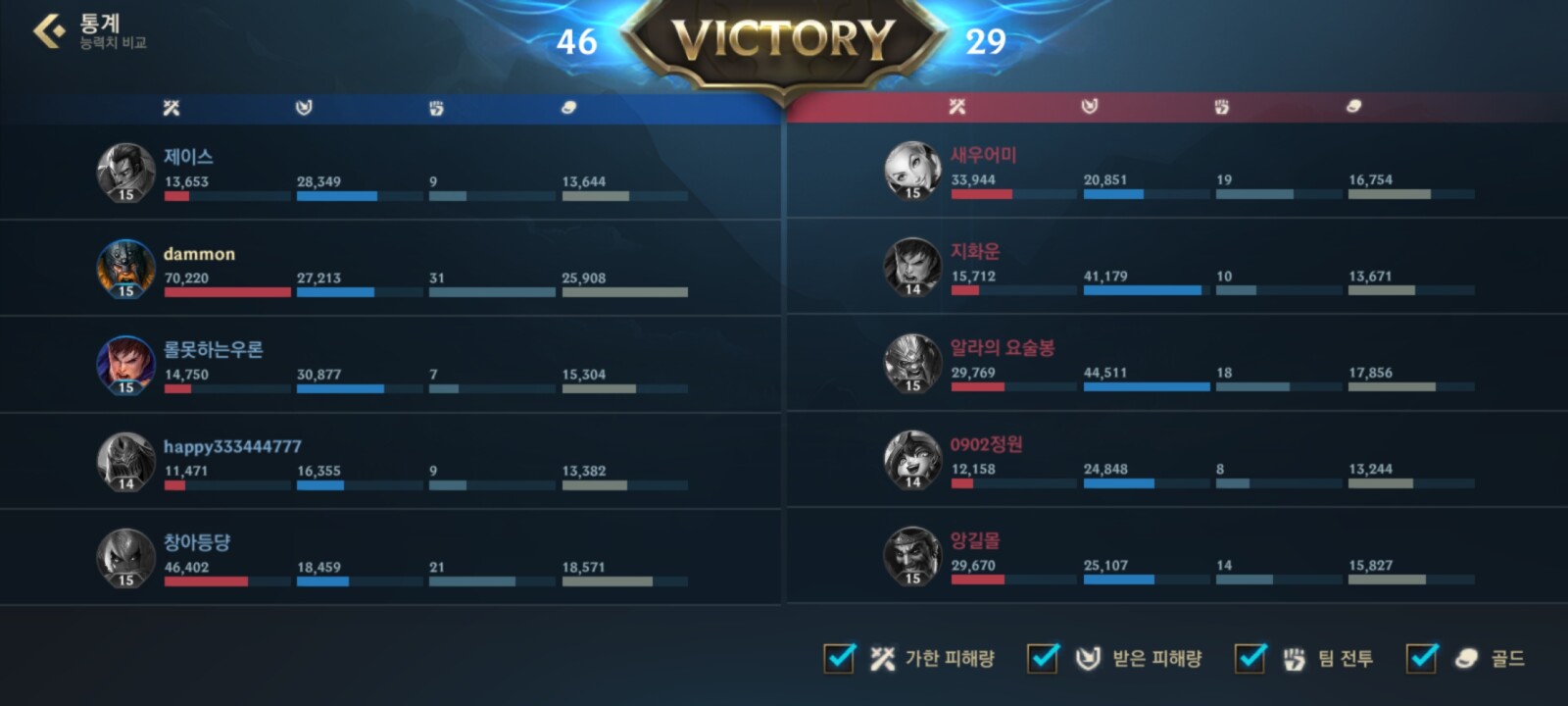This screenshot has height=706, width=1568.
Task: Select enemy player 알라의 요술봉
Action: tap(1176, 363)
